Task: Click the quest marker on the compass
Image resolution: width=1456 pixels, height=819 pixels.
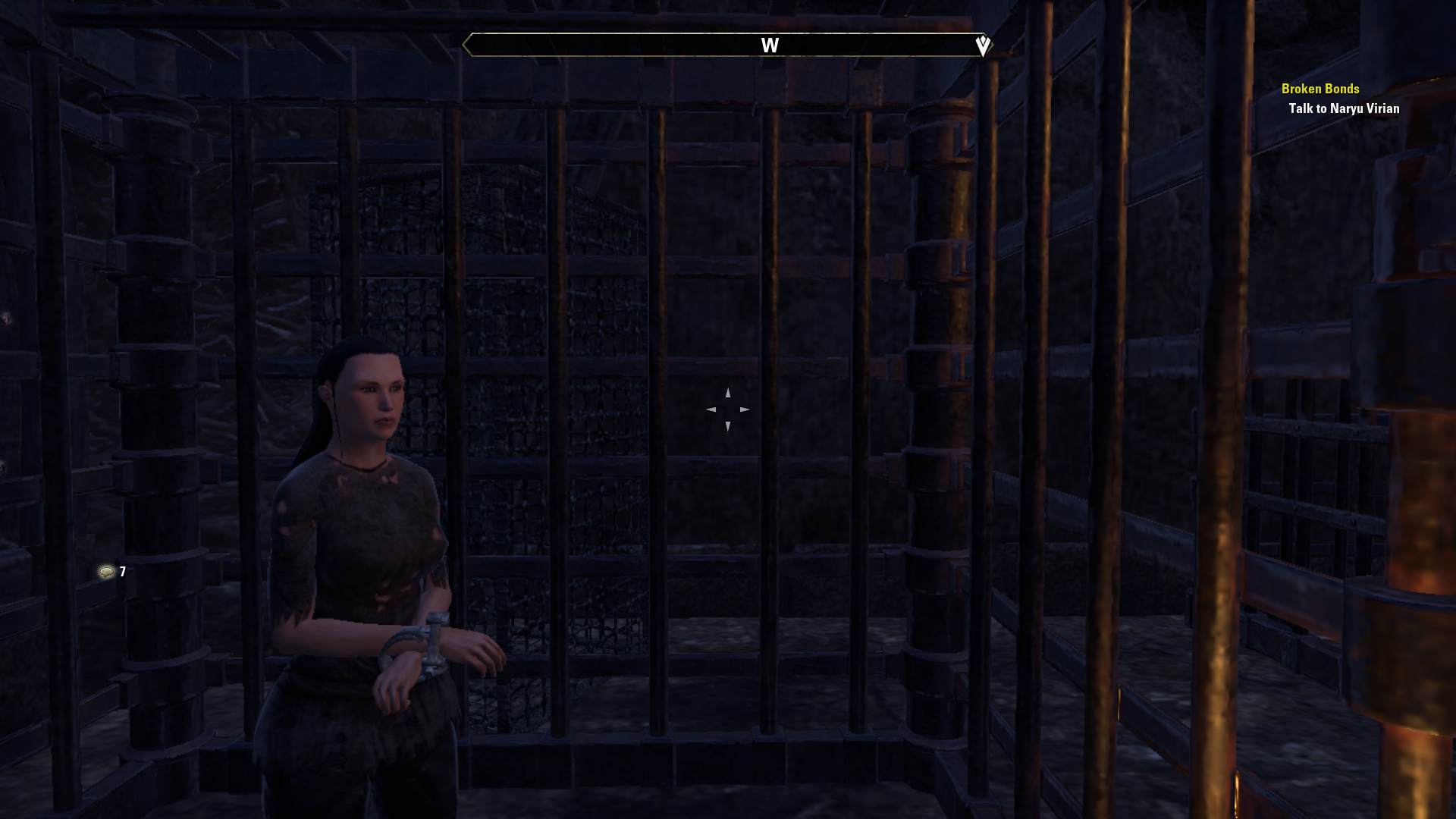Action: click(x=983, y=45)
